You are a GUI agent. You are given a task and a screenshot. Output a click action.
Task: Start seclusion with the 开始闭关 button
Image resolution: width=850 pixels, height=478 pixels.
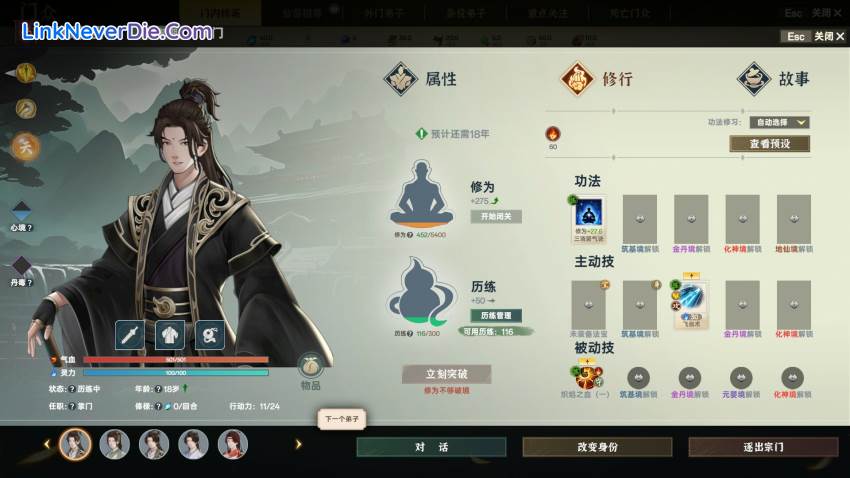(496, 216)
